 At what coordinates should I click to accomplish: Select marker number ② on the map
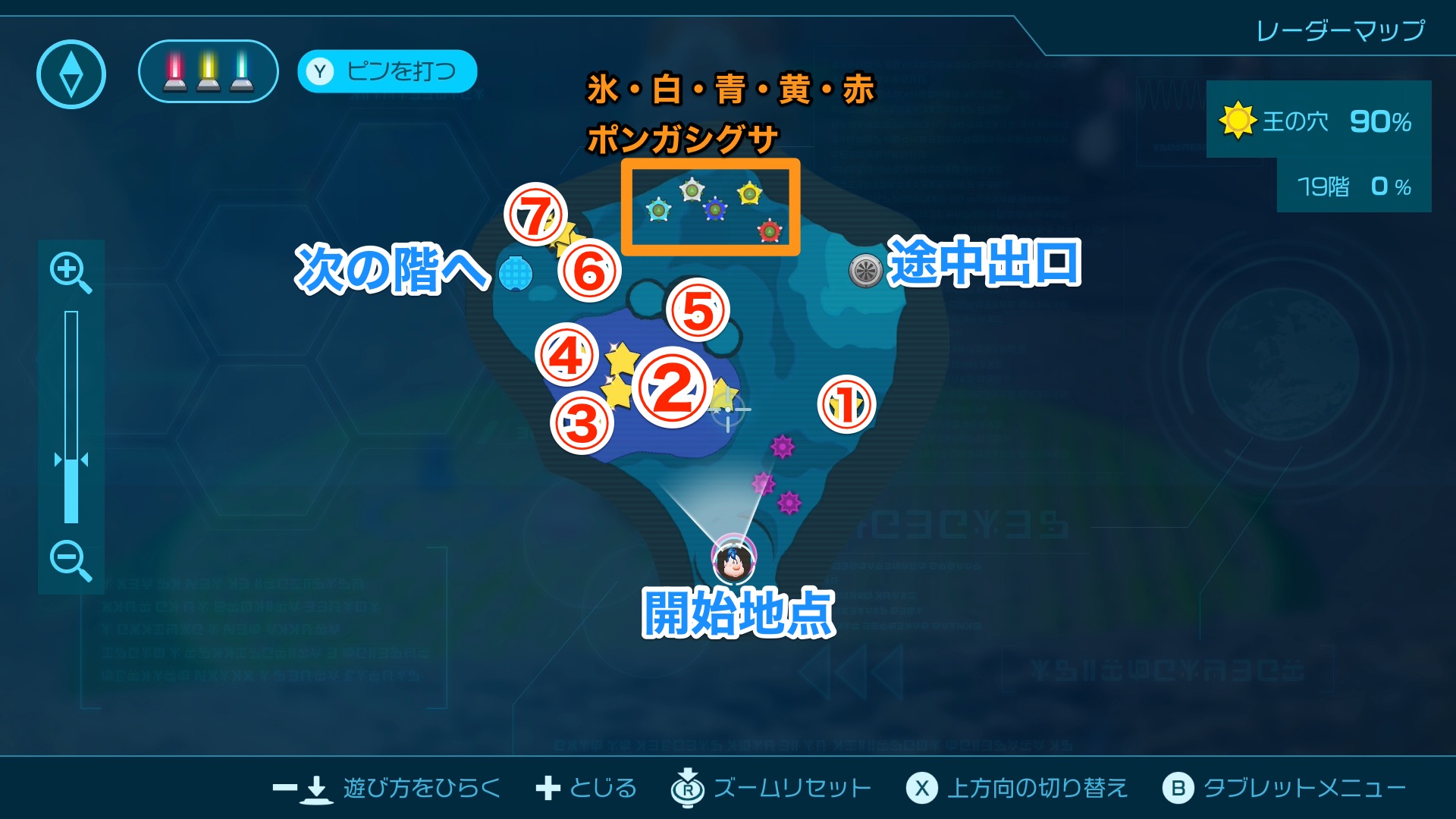672,388
